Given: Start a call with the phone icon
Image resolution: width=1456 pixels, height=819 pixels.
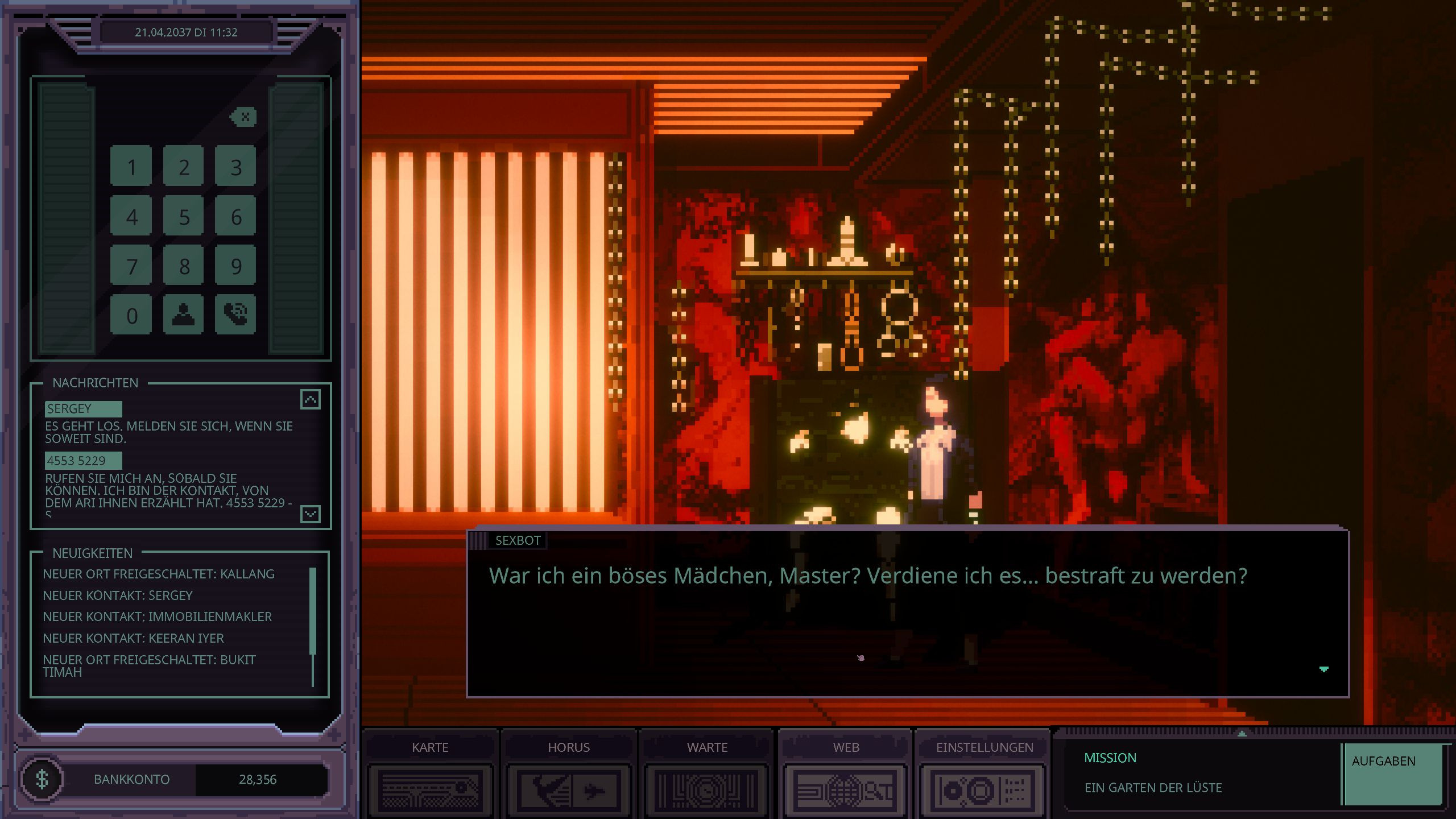Looking at the screenshot, I should point(235,315).
